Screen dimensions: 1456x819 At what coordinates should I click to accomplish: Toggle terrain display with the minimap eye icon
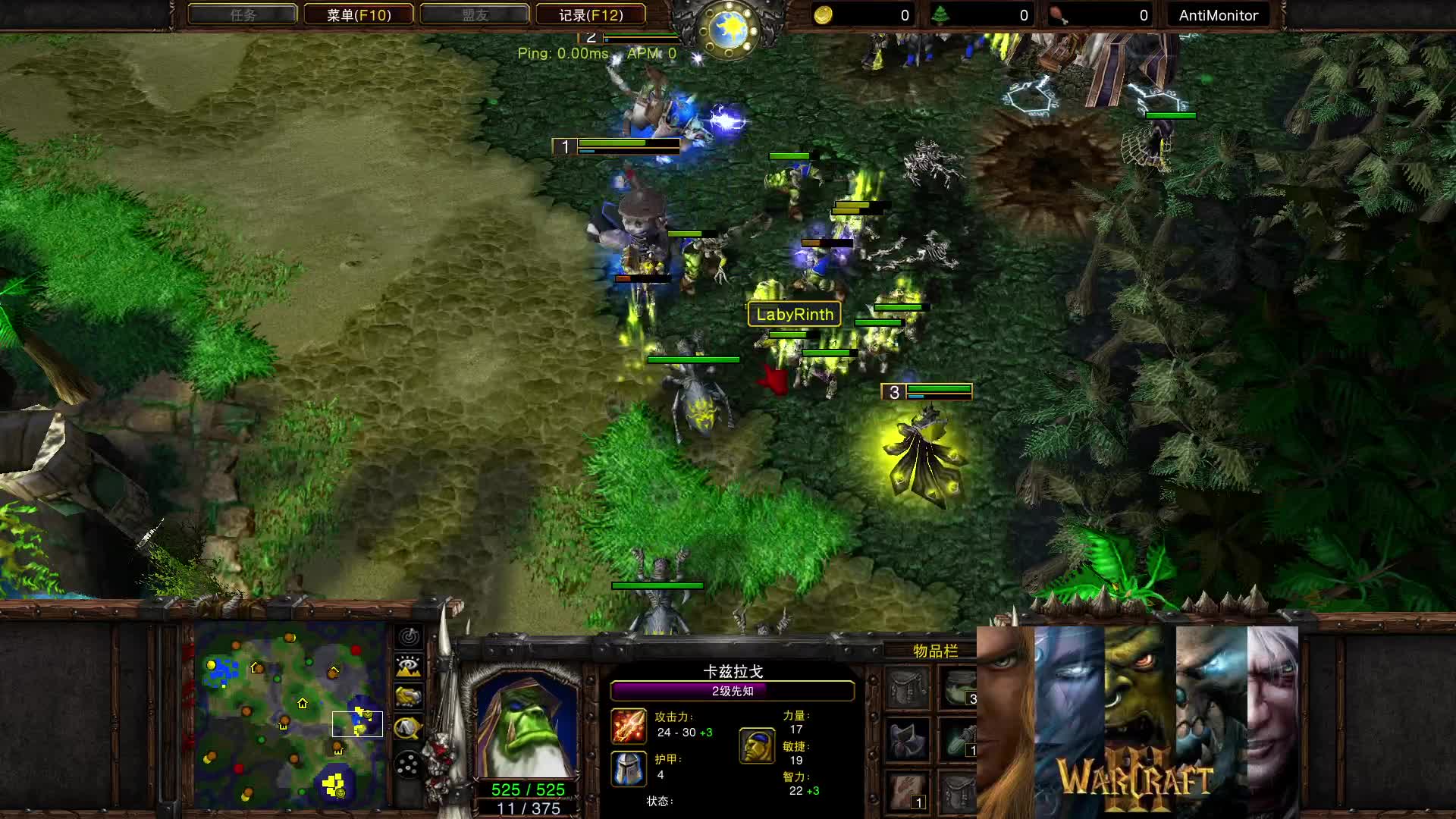[x=408, y=665]
